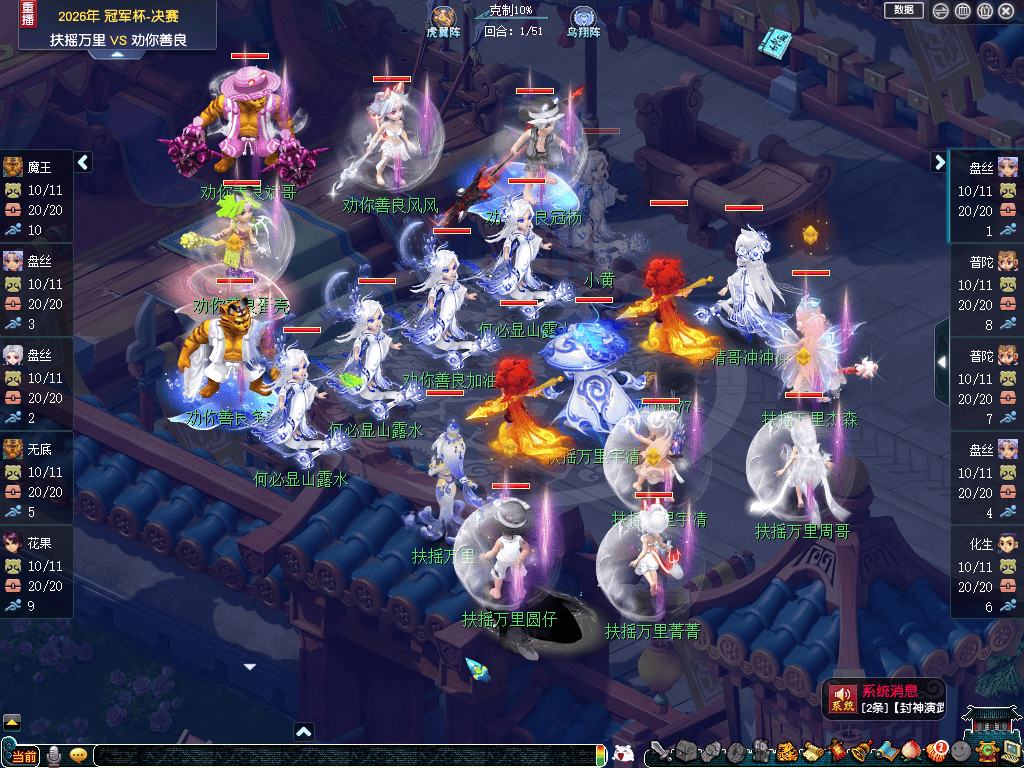Open the tiger head icon in toolbar
The height and width of the screenshot is (768, 1024).
pos(786,751)
